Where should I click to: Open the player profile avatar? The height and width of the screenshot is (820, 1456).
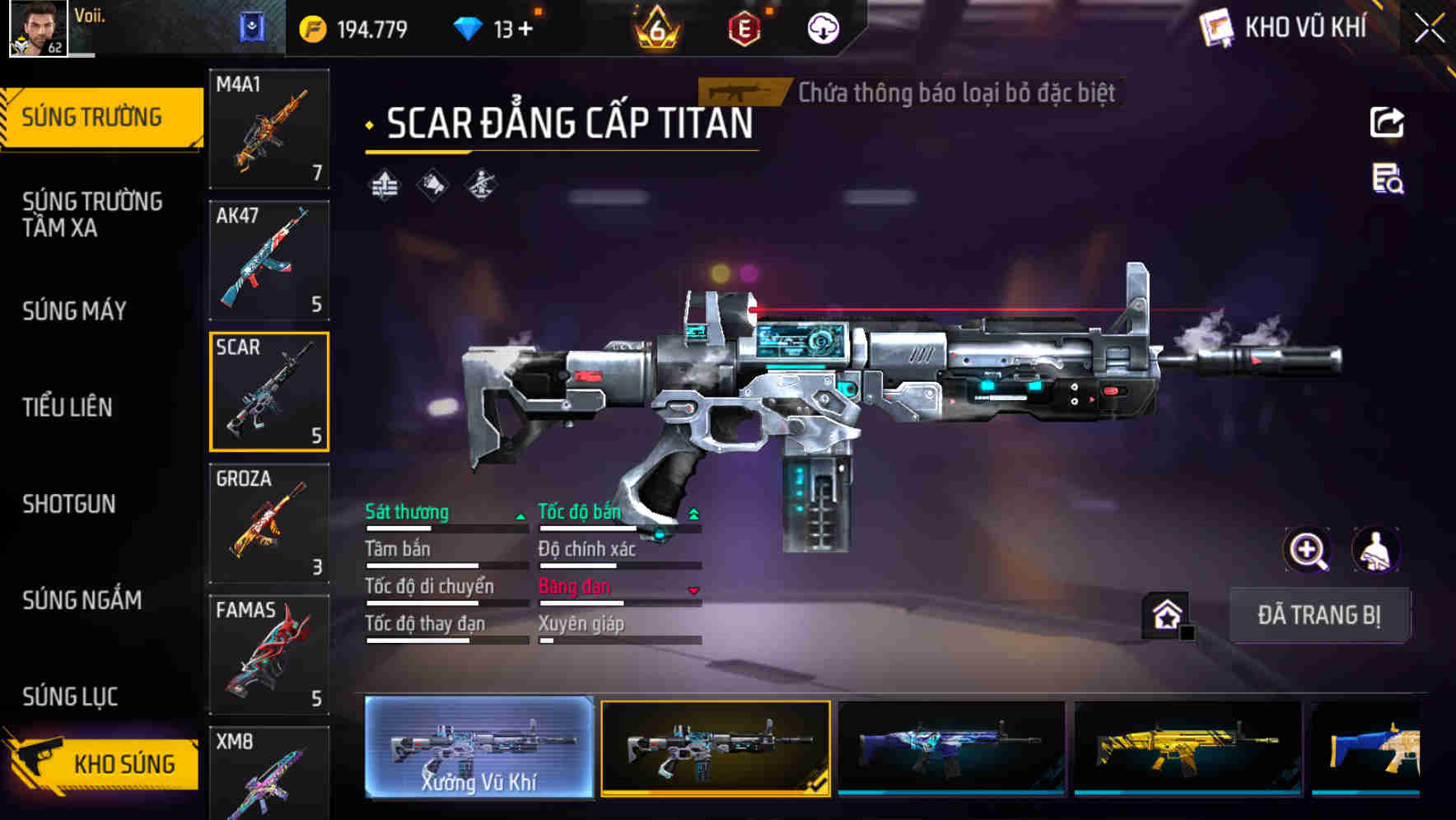coord(38,28)
